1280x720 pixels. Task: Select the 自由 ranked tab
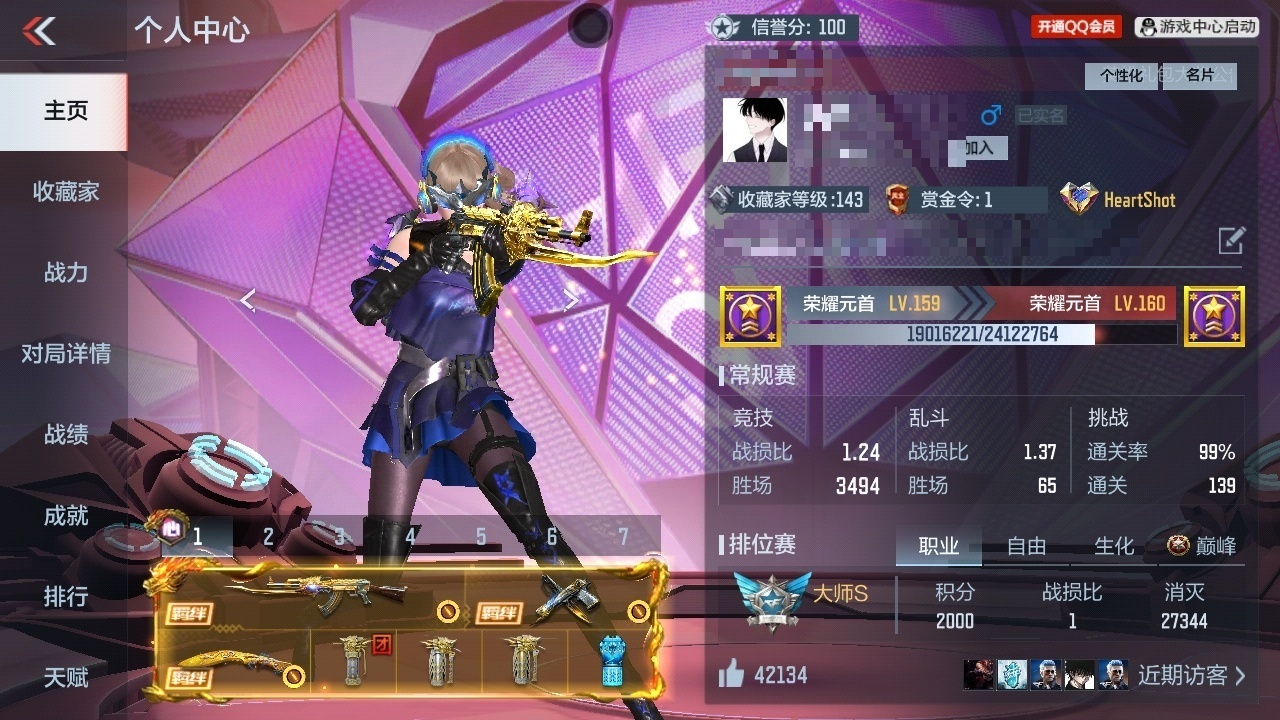pos(1026,546)
